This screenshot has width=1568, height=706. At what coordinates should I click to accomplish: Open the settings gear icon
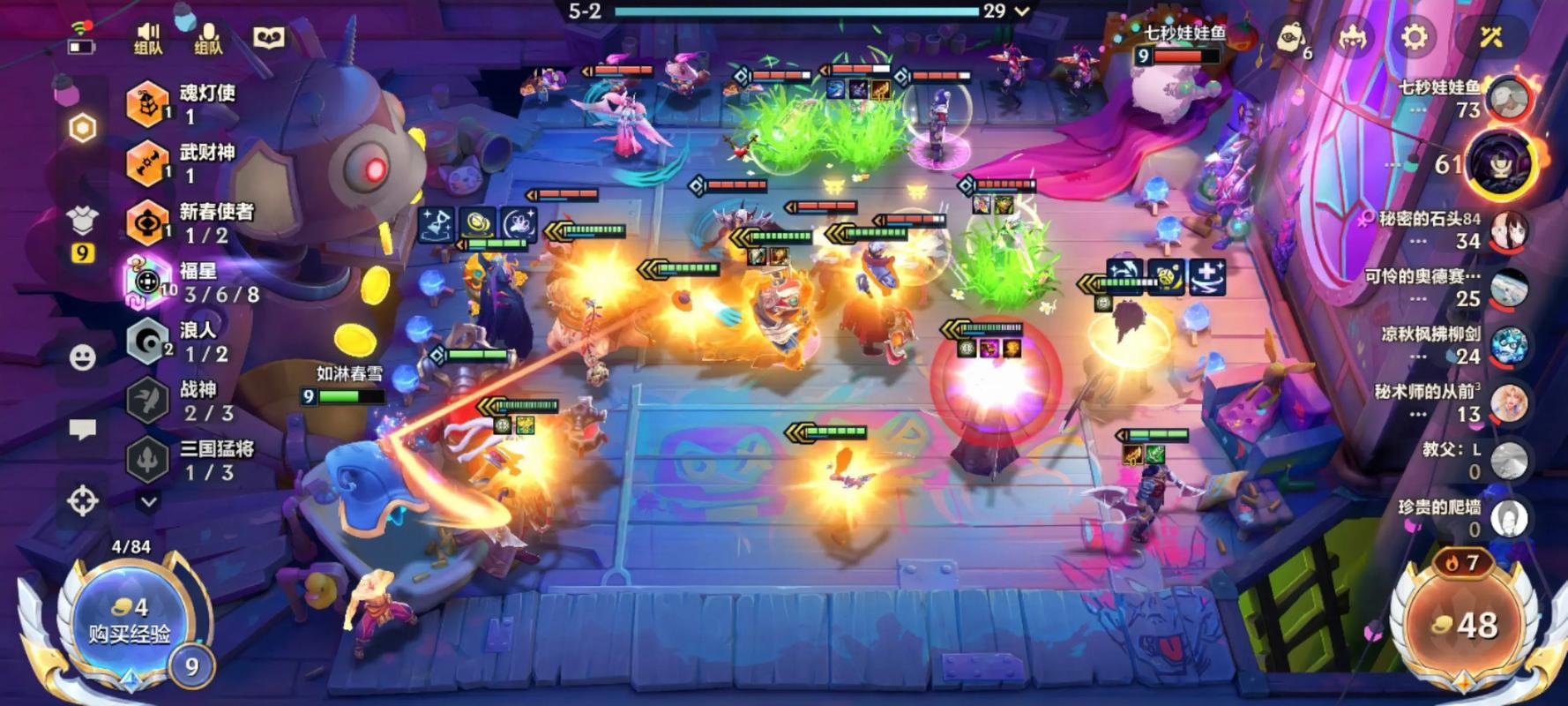tap(1414, 37)
